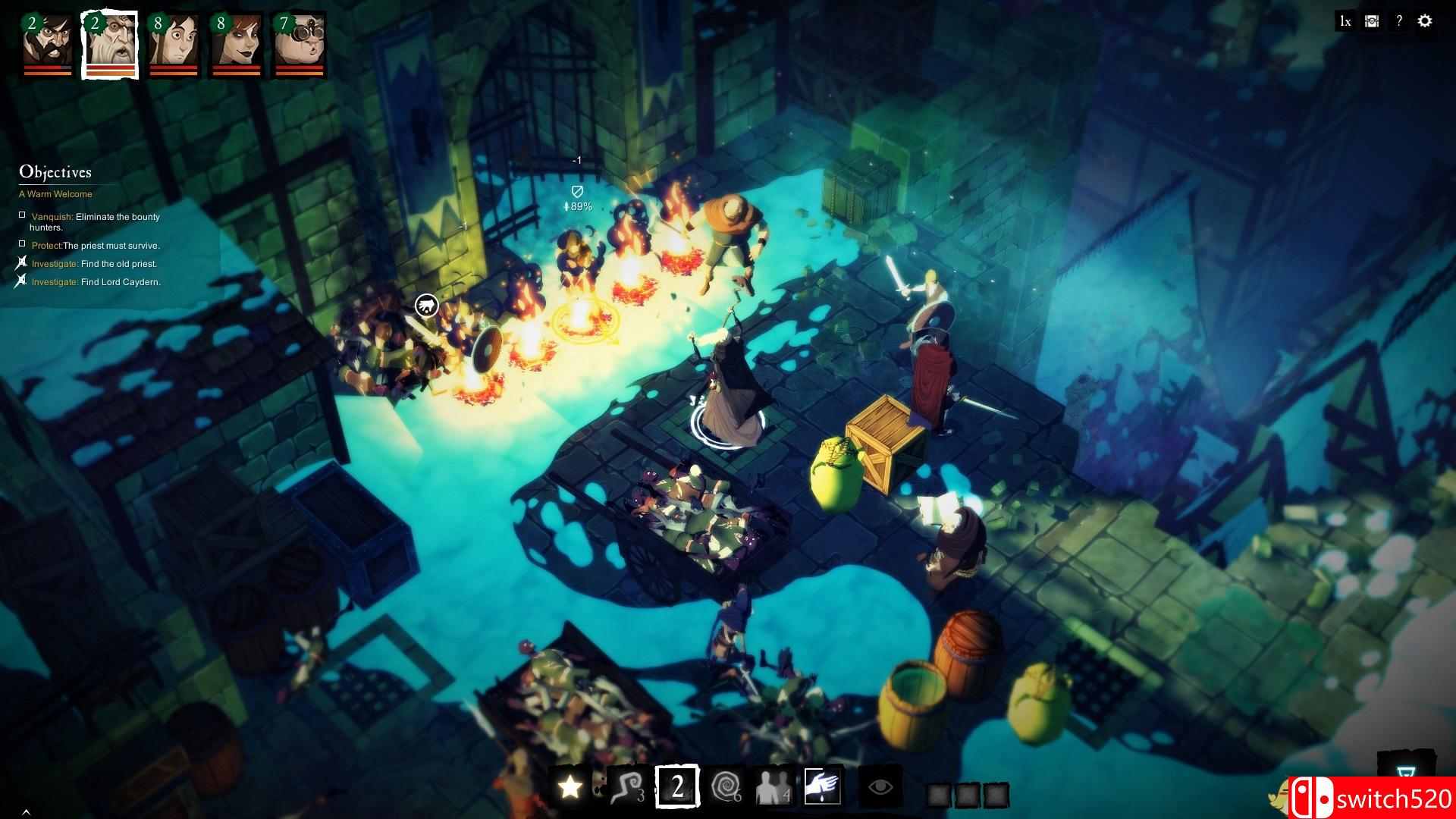Open the treasure chest inventory

(x=1372, y=21)
